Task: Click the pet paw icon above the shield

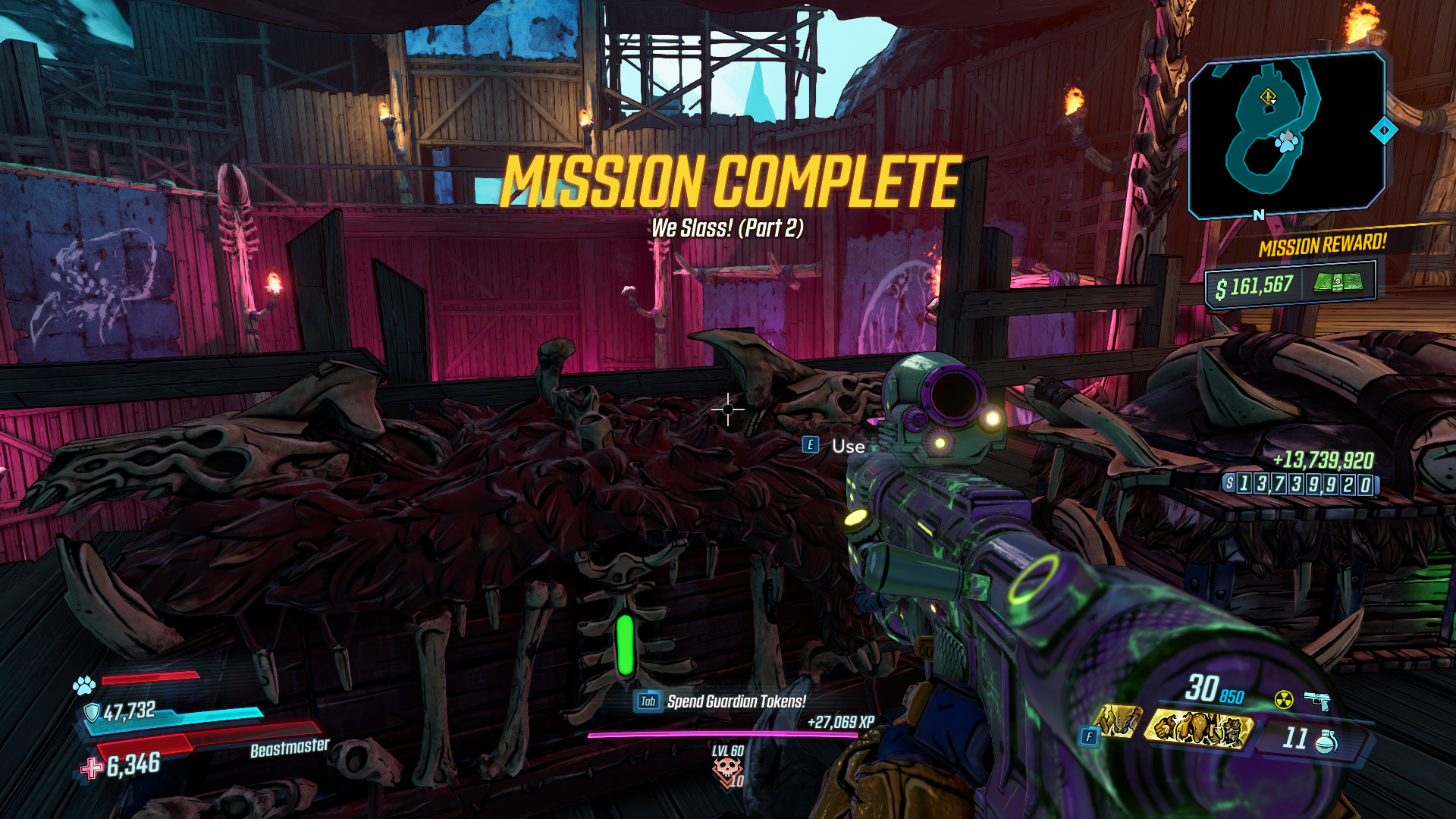Action: click(x=83, y=686)
